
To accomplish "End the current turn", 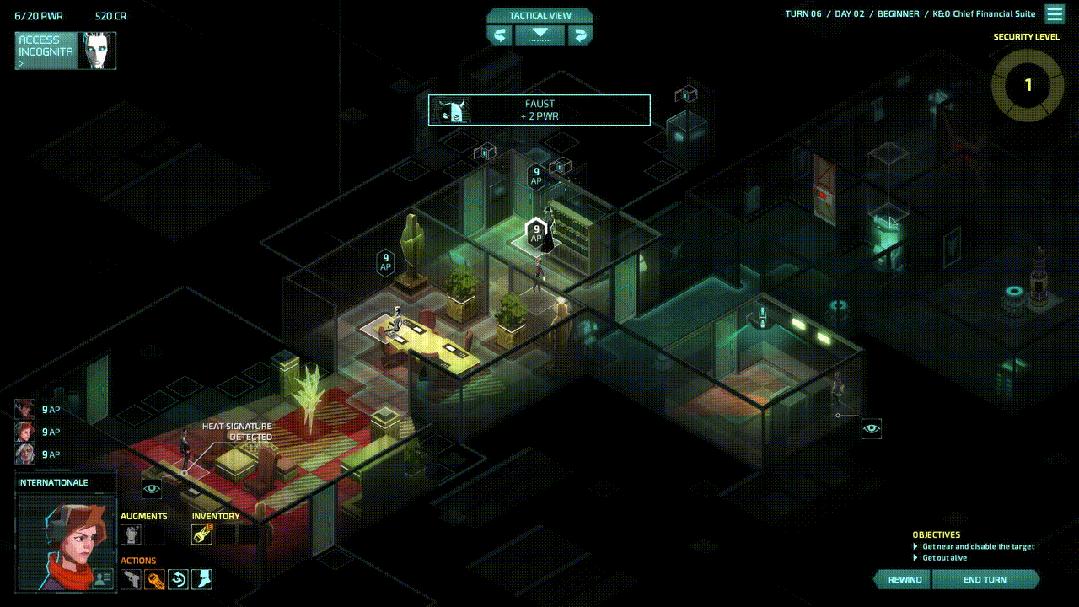I will (985, 580).
